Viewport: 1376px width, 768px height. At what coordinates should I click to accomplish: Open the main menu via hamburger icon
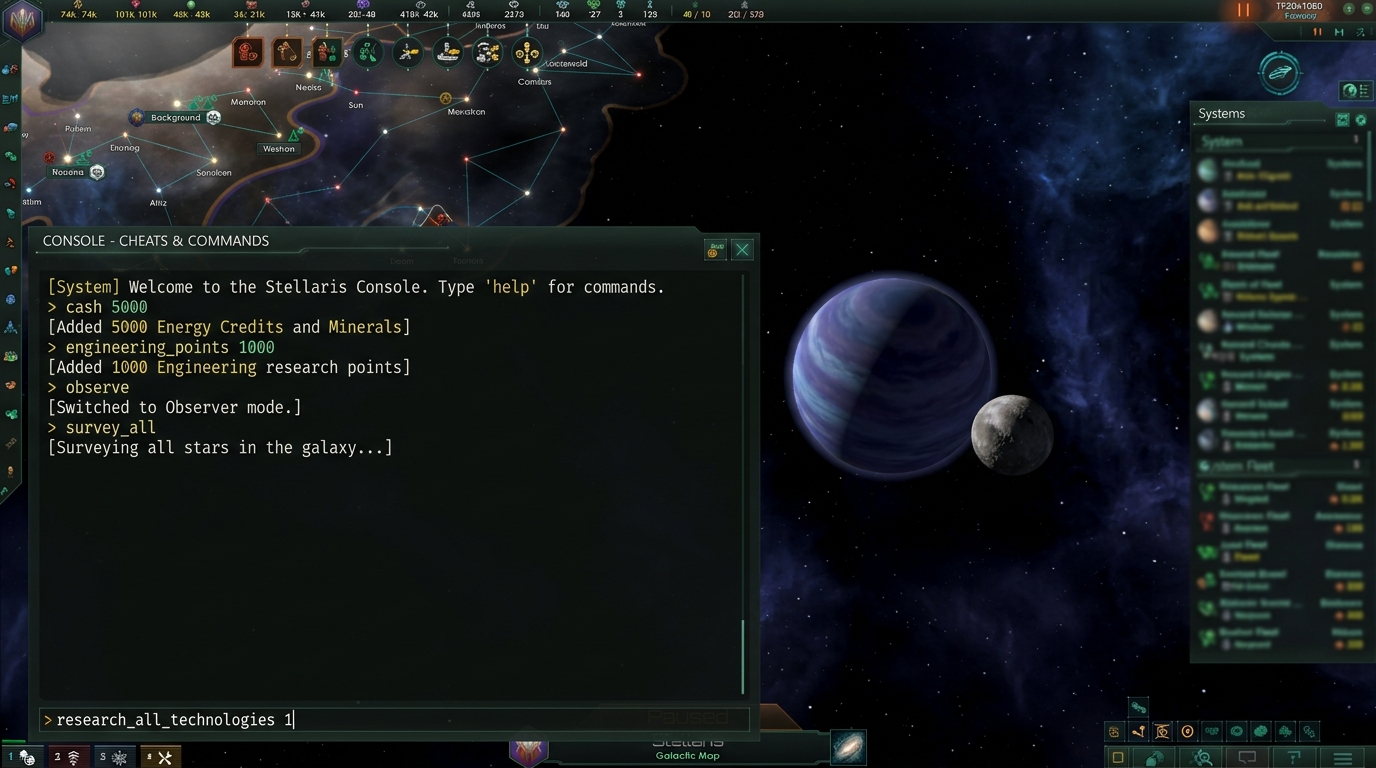(x=1343, y=758)
